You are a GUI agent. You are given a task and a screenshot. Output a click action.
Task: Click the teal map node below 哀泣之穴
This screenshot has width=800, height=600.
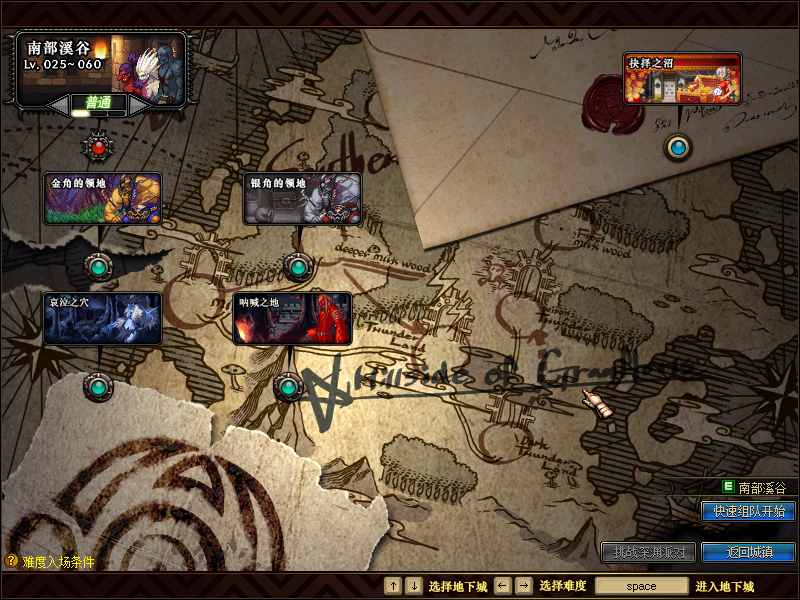[x=97, y=385]
